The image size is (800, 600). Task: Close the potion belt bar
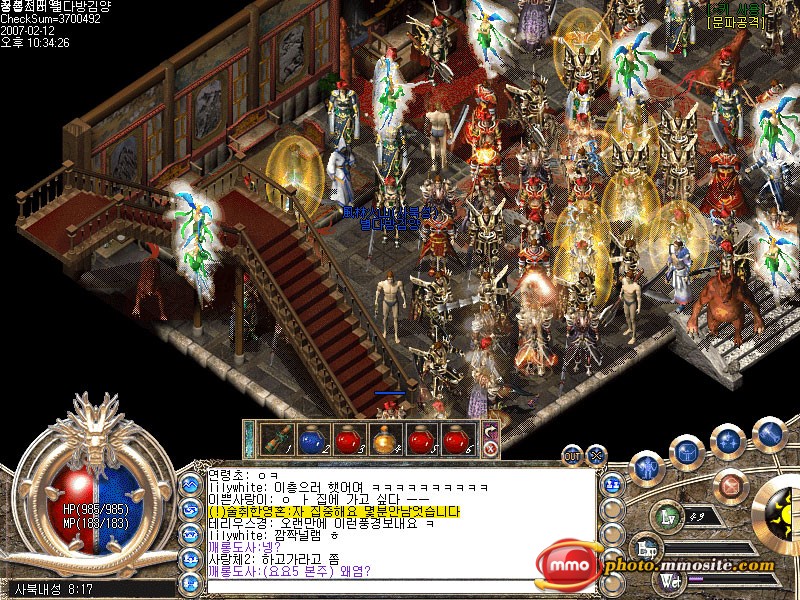(x=491, y=449)
